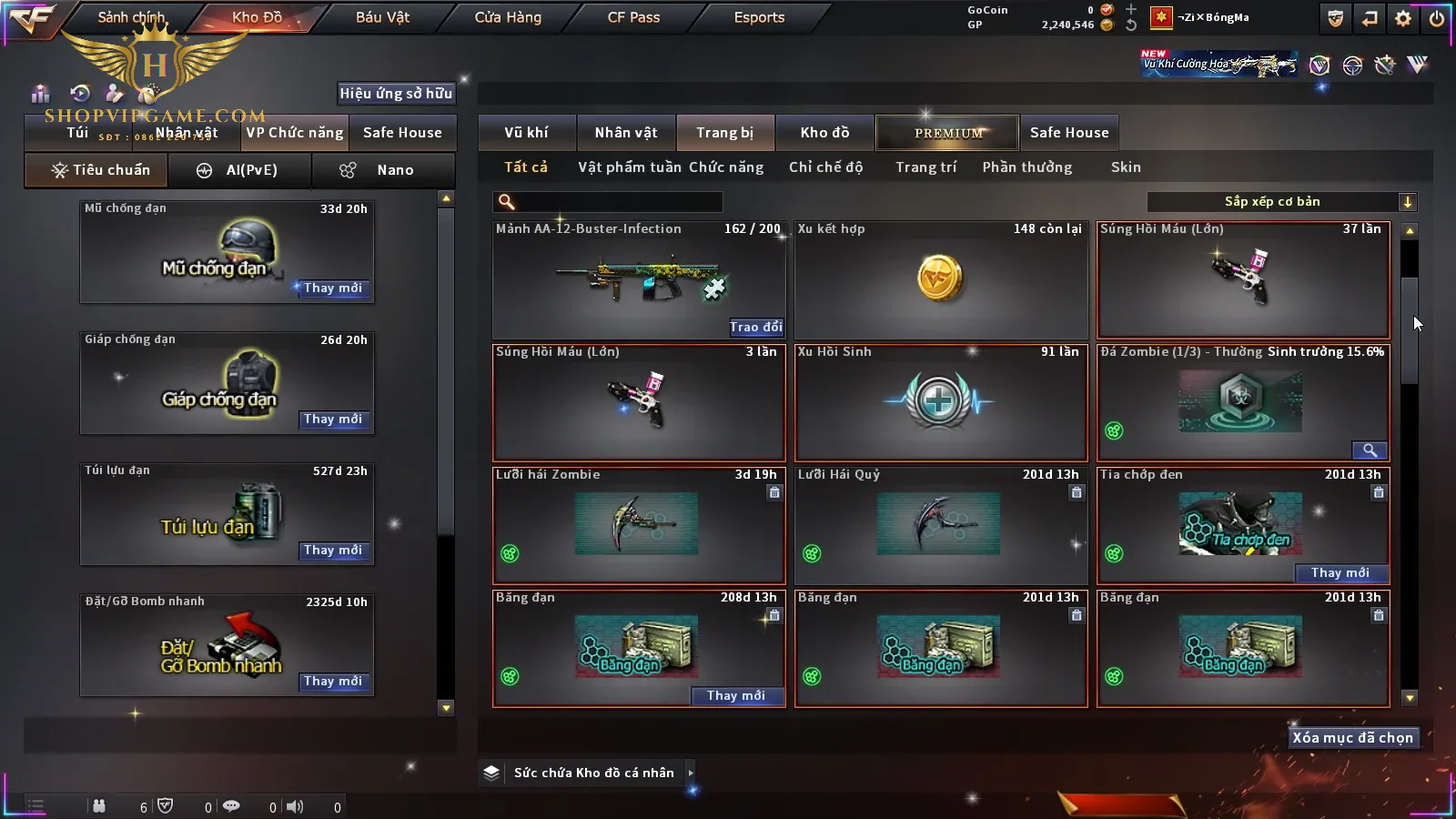Open settings with the gear icon

point(1403,18)
